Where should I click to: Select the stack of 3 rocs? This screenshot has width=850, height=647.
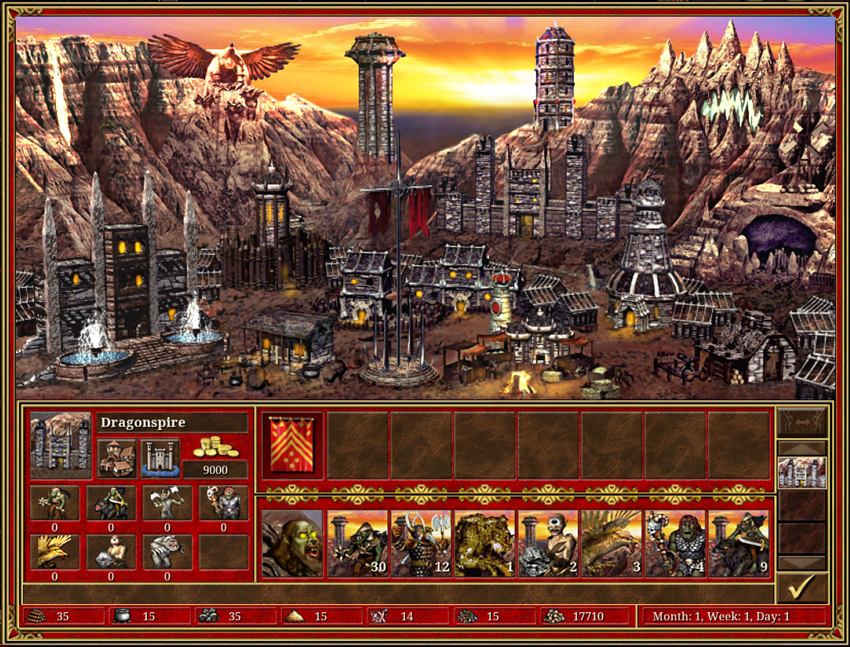(x=612, y=543)
